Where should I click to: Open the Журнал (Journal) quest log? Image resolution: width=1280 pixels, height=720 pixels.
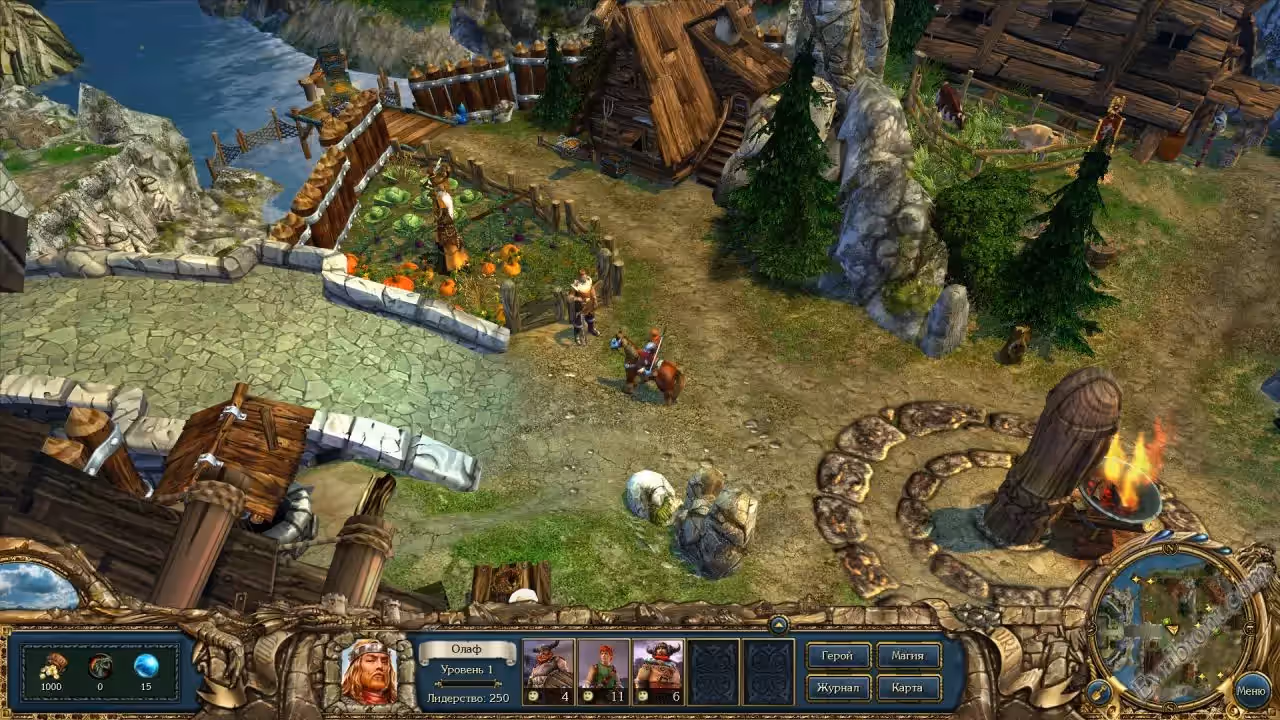838,688
